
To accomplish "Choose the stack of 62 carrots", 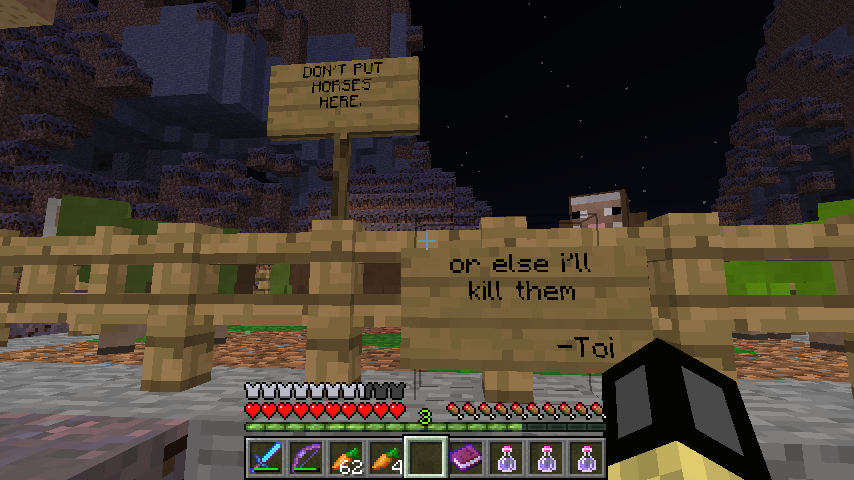I will [x=344, y=459].
